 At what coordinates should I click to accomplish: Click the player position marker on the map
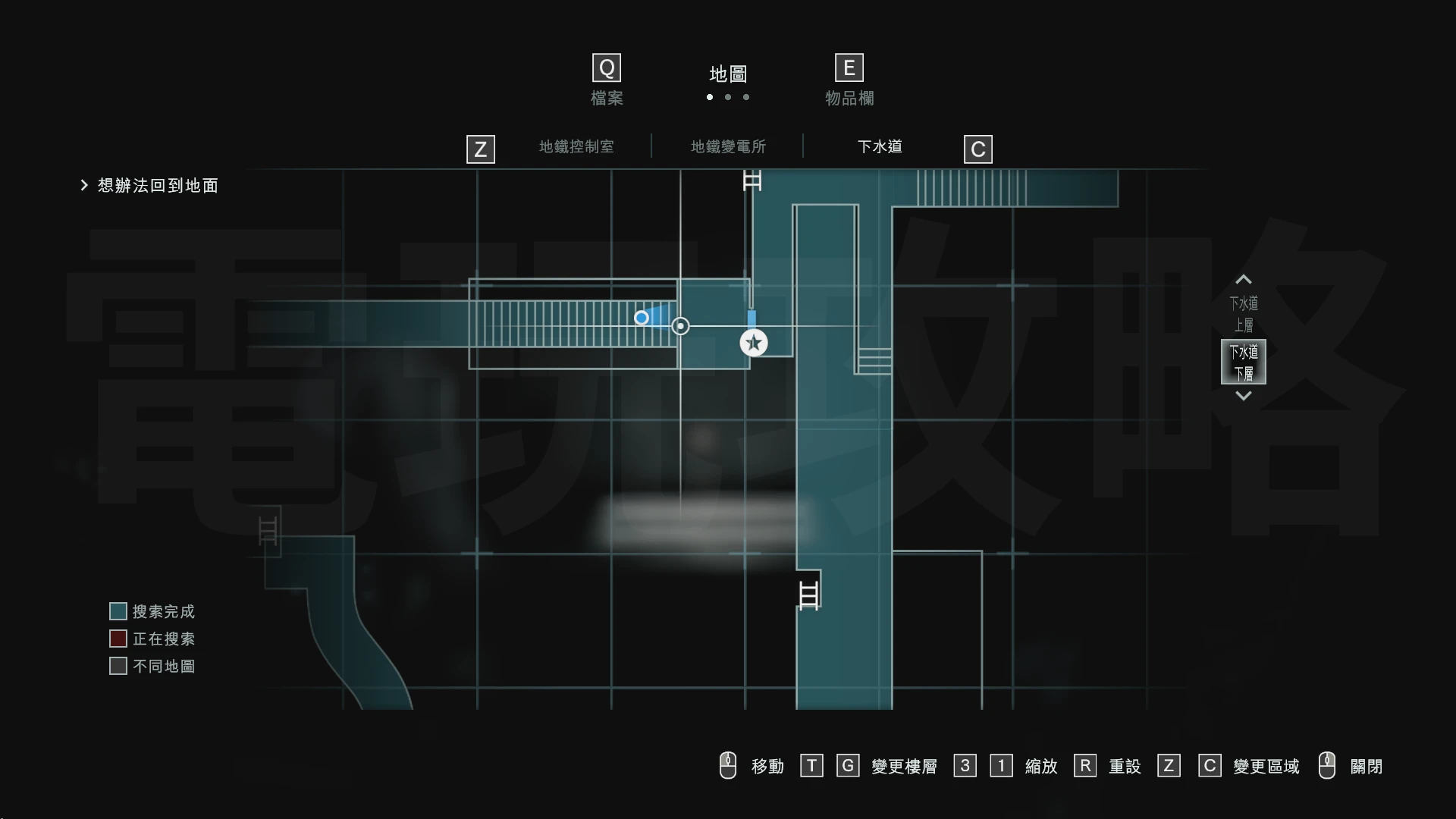point(642,318)
